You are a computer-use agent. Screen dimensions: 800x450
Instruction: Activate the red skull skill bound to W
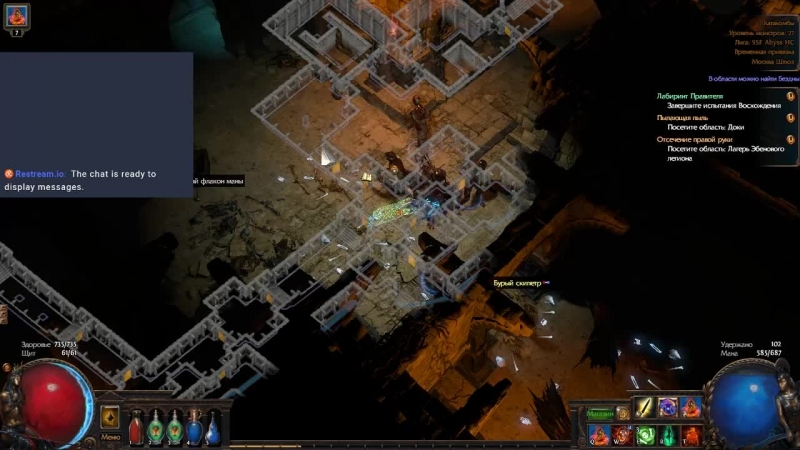(x=621, y=435)
